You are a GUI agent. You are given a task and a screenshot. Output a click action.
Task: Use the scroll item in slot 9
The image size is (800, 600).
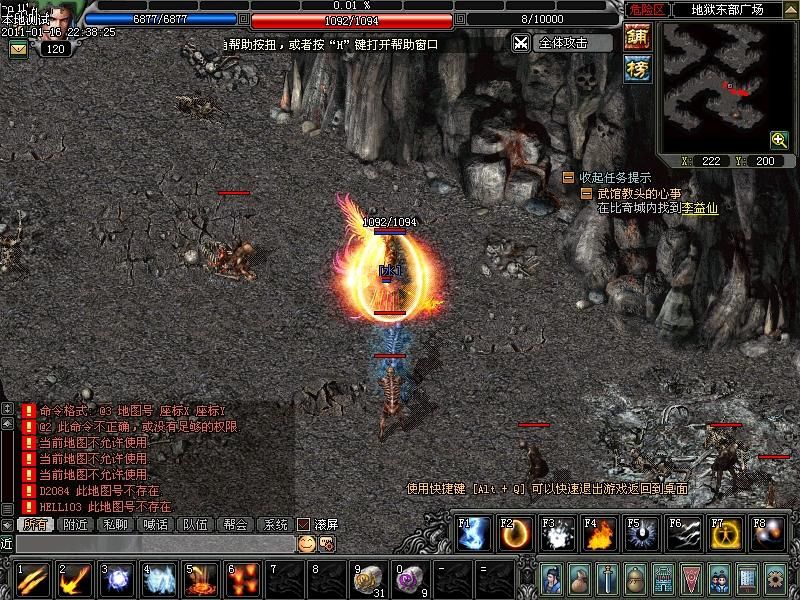[368, 580]
